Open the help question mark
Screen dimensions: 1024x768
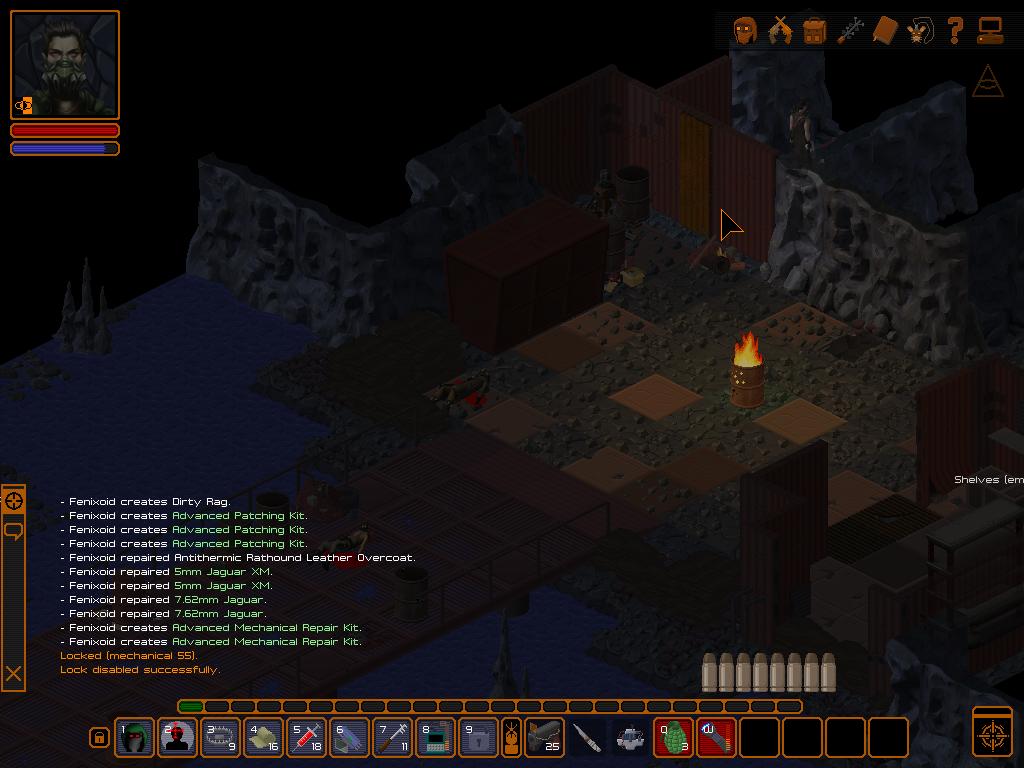pos(955,30)
